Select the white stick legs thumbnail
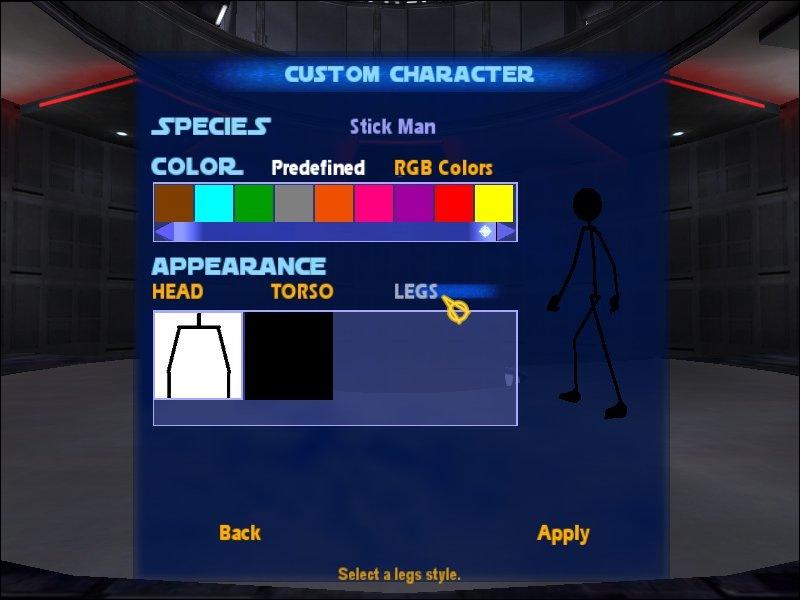The height and width of the screenshot is (600, 800). click(x=198, y=356)
